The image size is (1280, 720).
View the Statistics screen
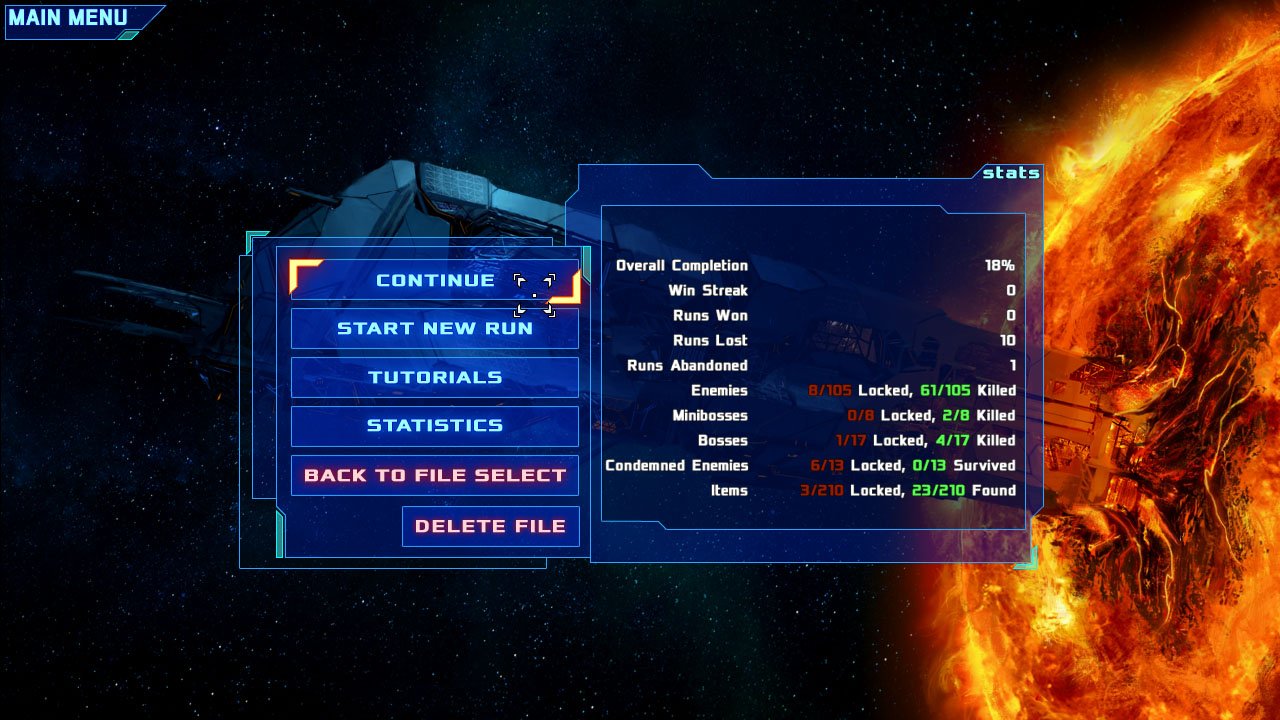pyautogui.click(x=434, y=426)
